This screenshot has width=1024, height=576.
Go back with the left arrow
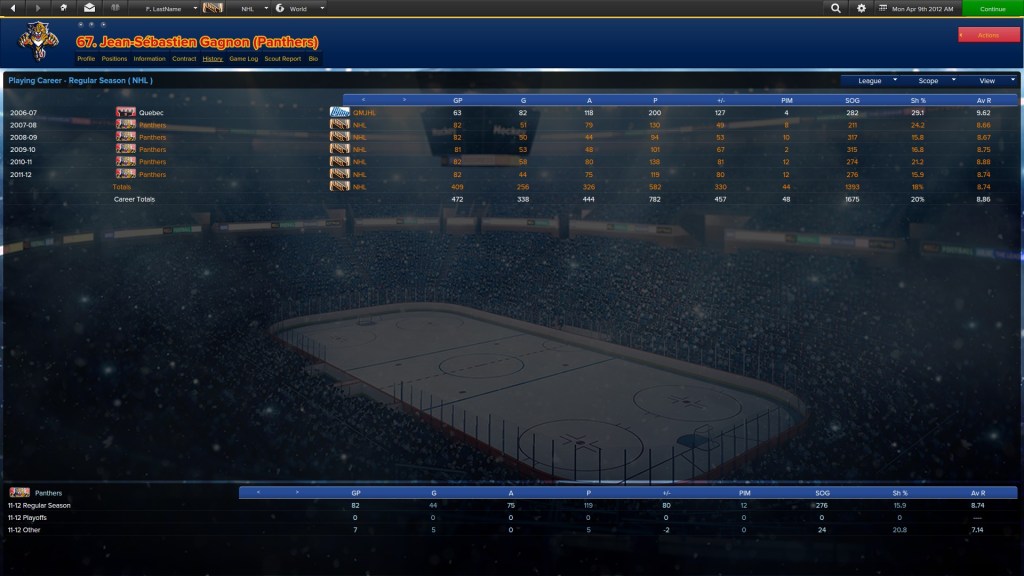[13, 8]
